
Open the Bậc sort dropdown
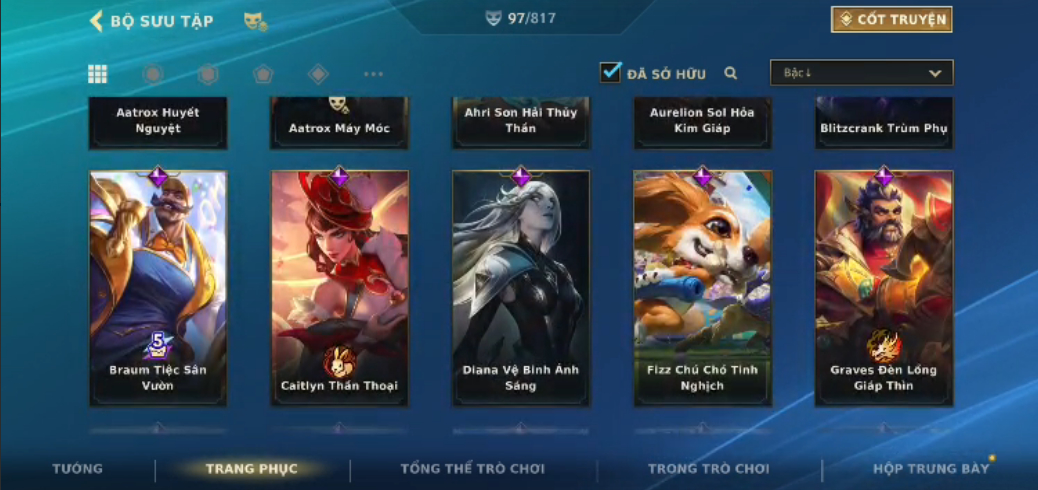click(x=861, y=73)
